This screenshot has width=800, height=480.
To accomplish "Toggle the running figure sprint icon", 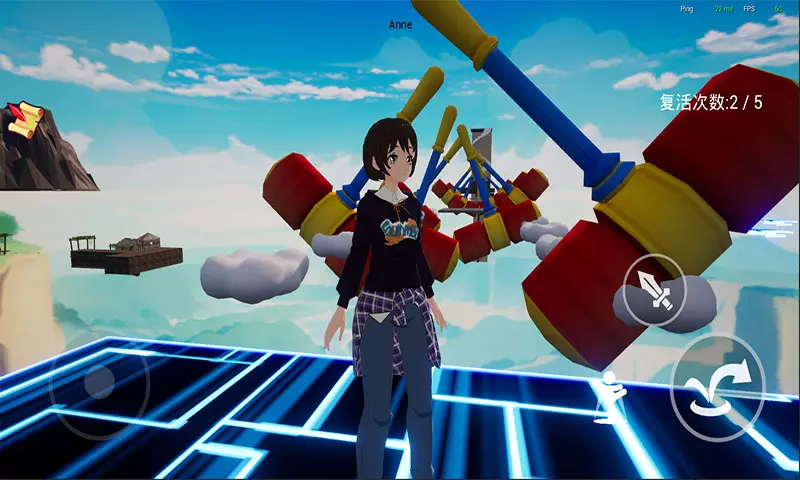I will click(x=609, y=391).
